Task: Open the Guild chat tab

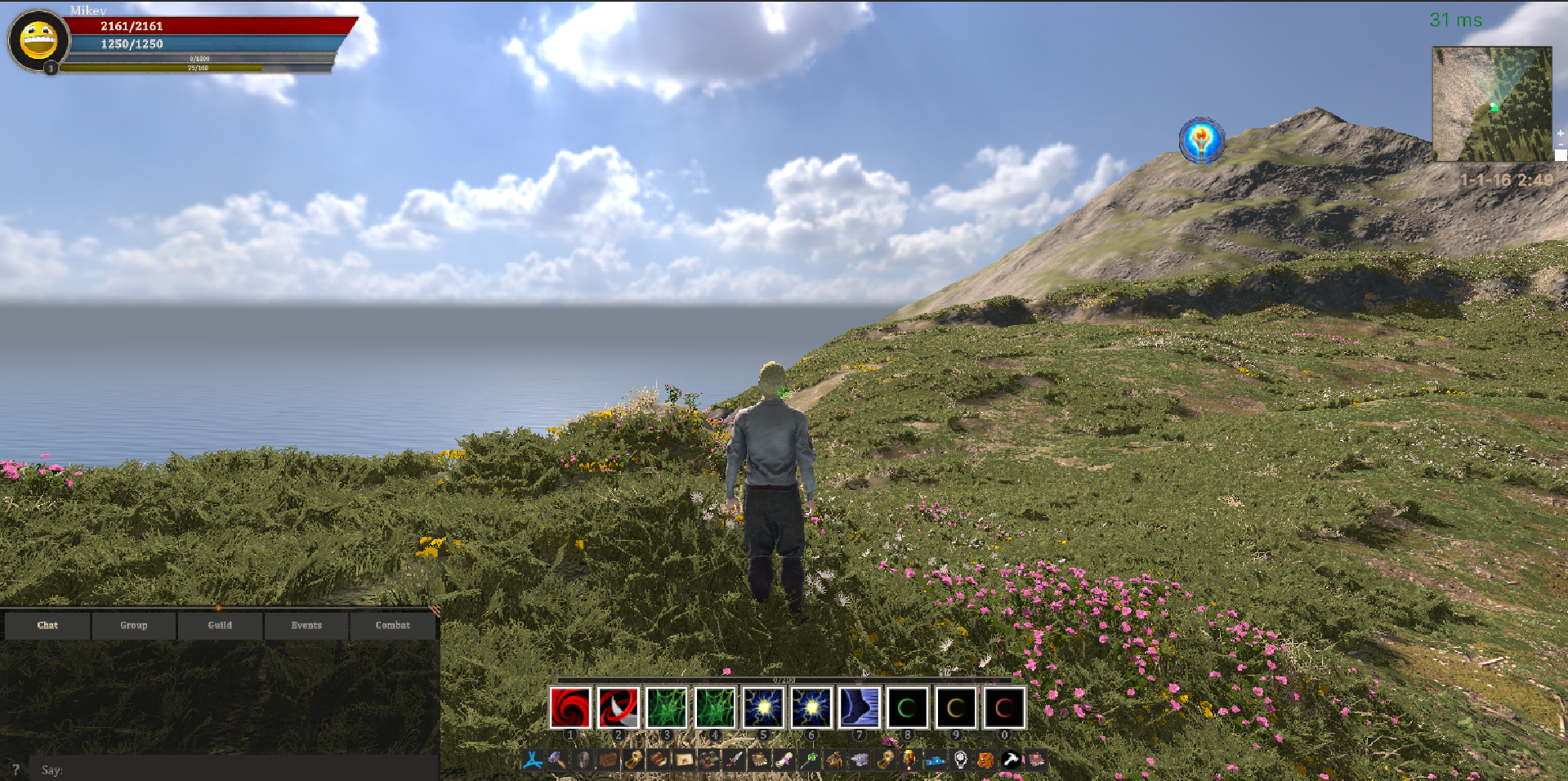Action: [x=220, y=625]
